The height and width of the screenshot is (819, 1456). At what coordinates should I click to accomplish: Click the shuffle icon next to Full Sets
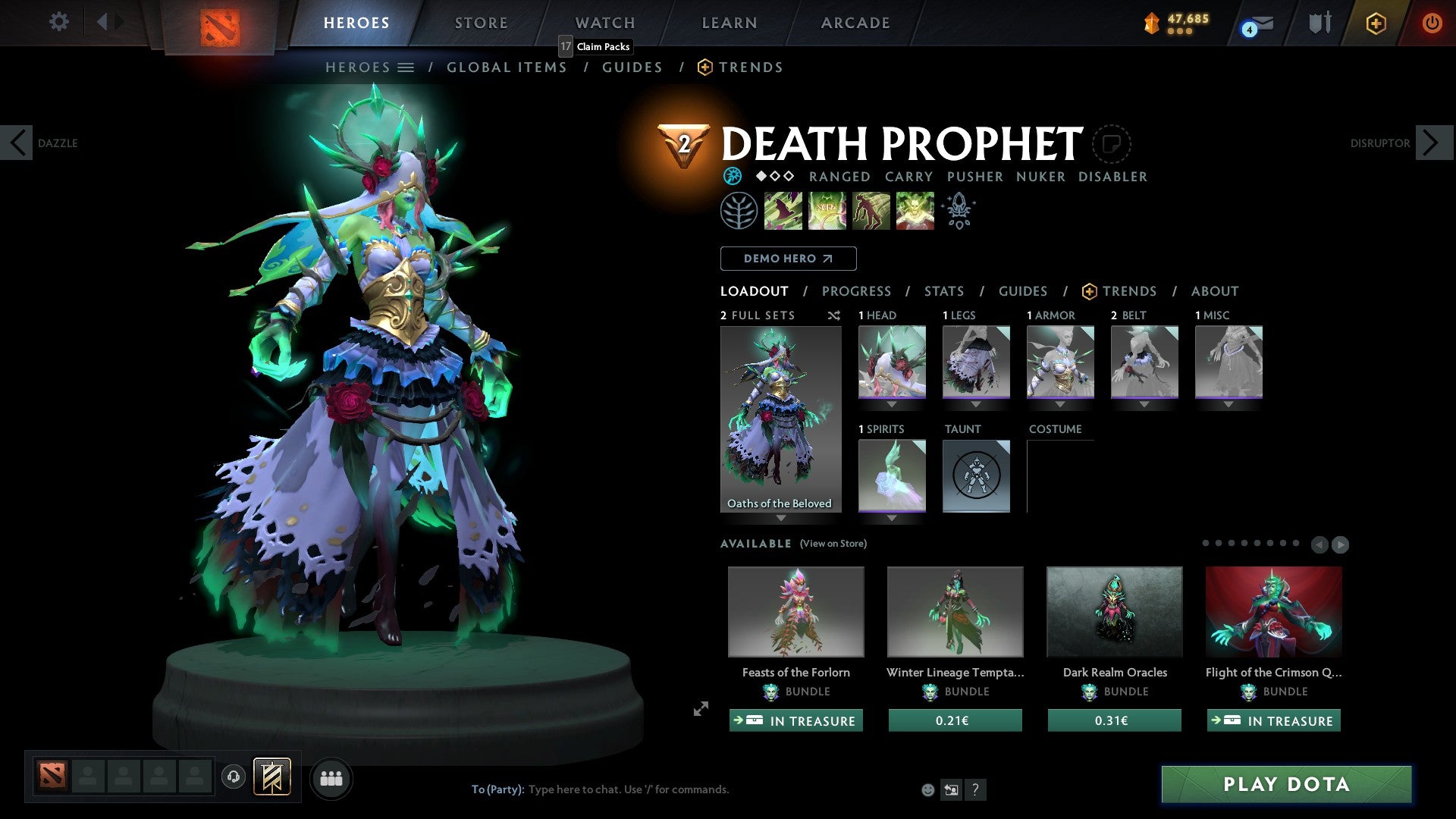coord(834,315)
